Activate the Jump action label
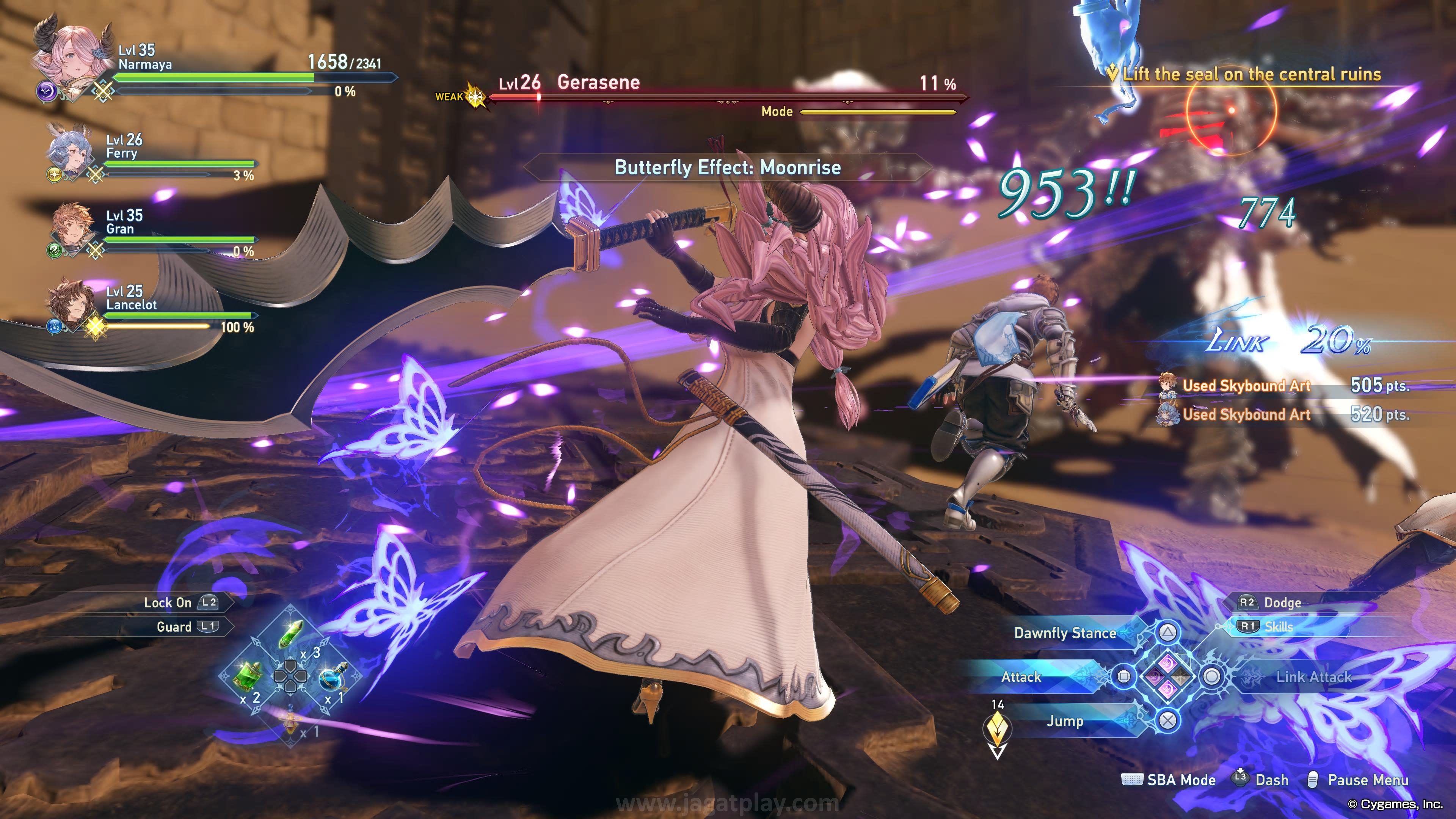The height and width of the screenshot is (819, 1456). (x=1065, y=721)
